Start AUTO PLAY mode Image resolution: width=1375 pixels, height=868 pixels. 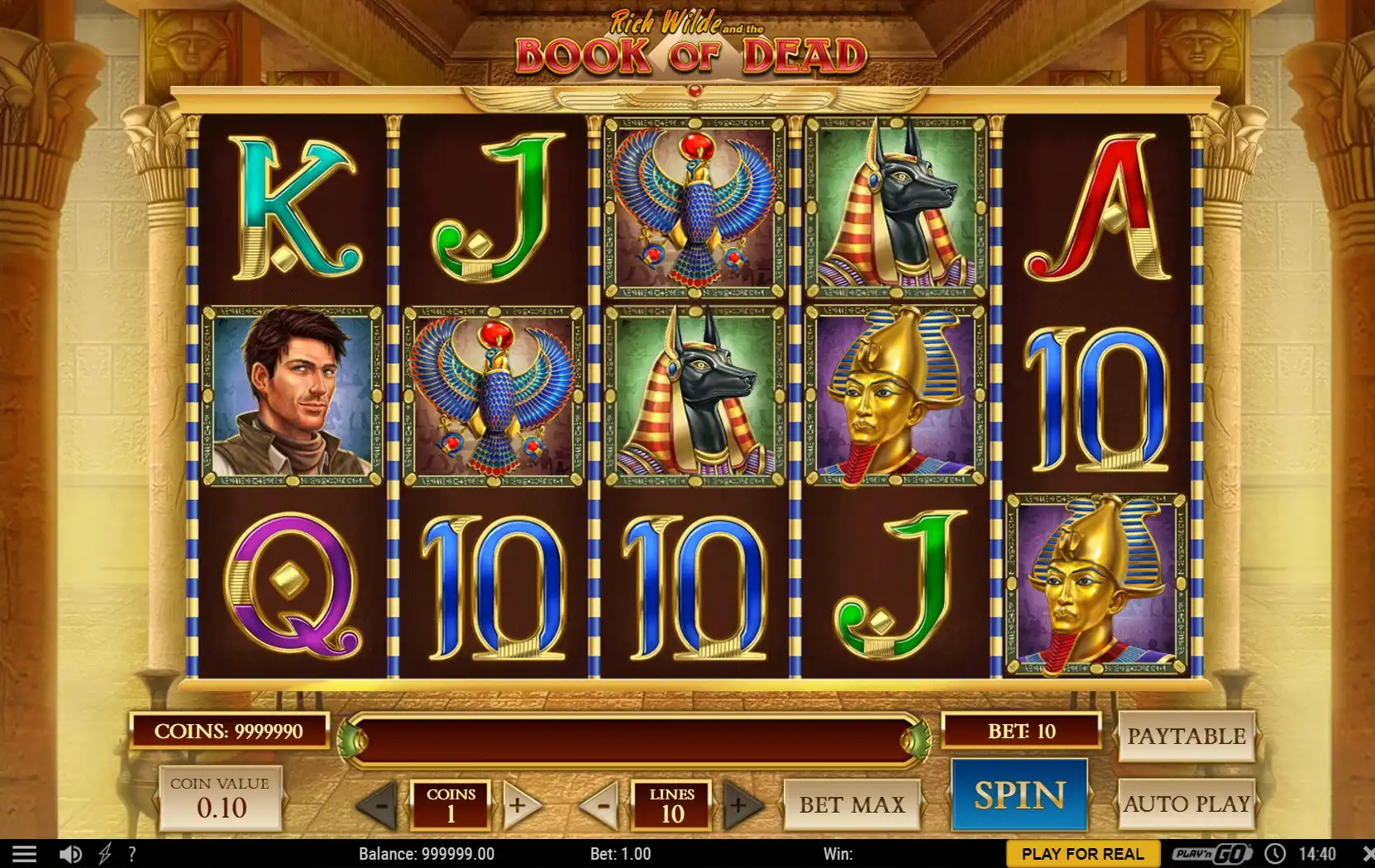point(1186,804)
